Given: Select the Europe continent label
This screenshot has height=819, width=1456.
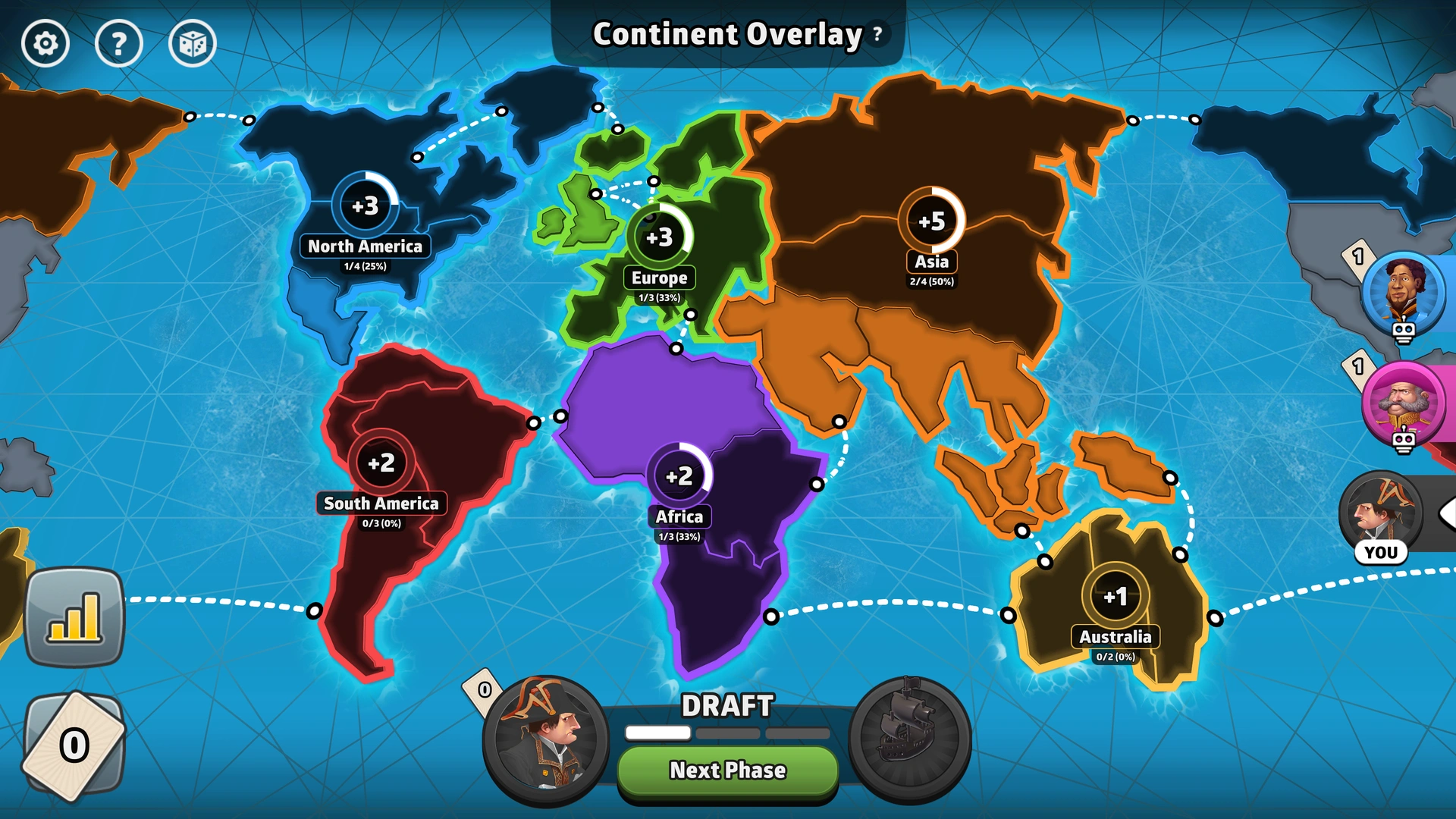Looking at the screenshot, I should pos(658,278).
